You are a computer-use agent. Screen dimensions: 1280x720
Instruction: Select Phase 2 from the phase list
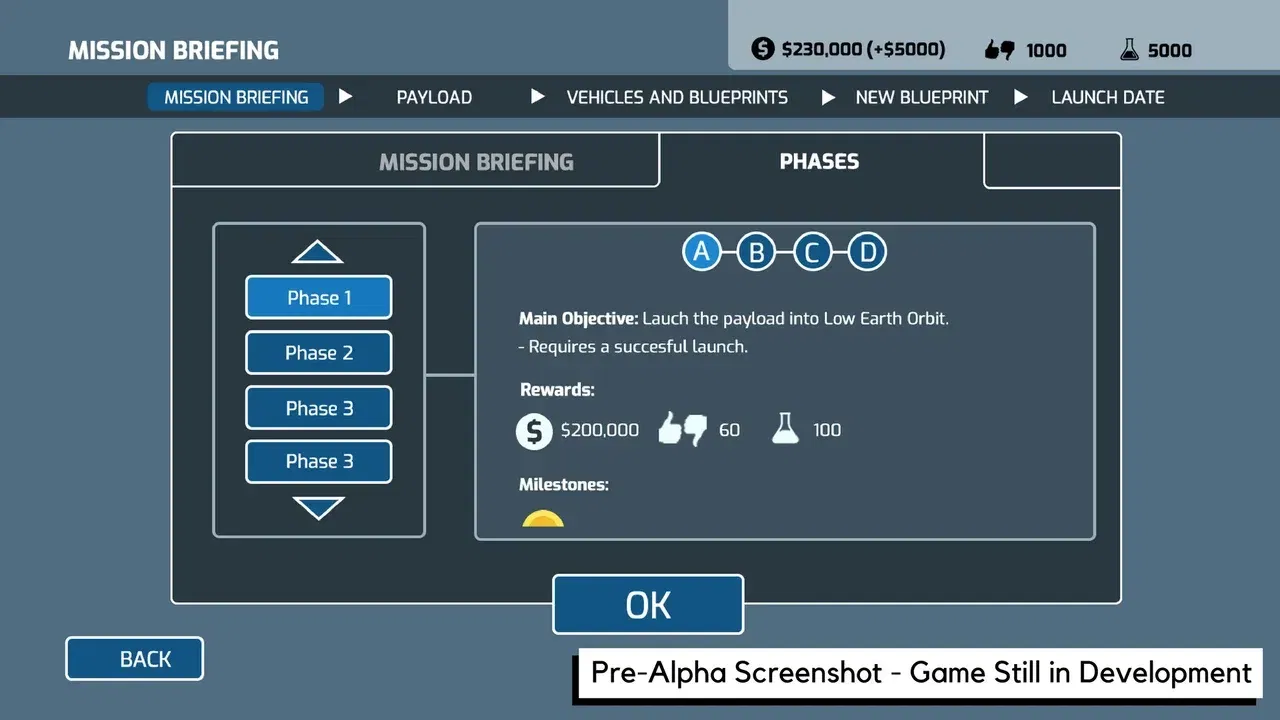coord(318,353)
